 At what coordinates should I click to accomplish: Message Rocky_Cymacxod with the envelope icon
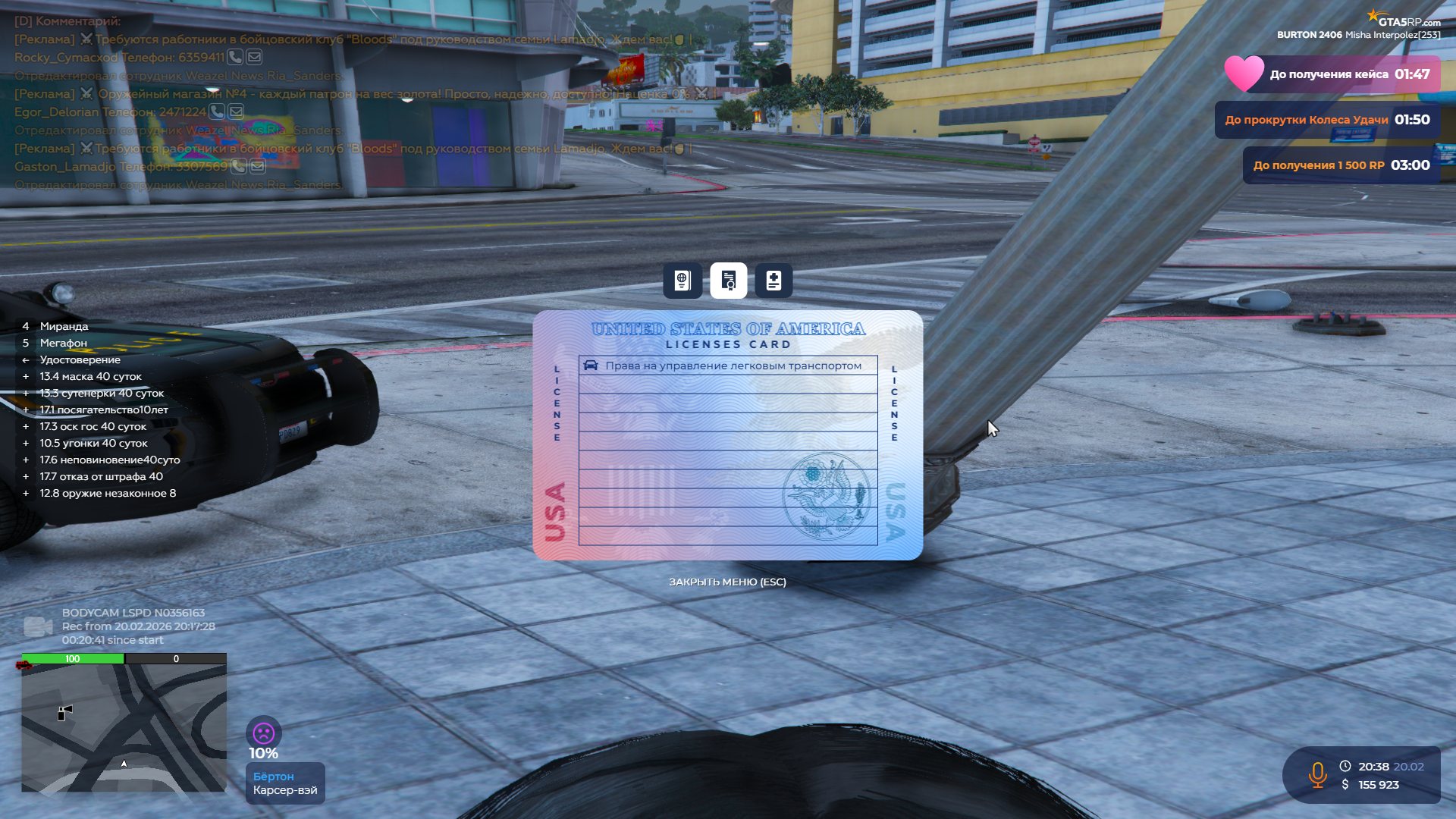coord(254,57)
